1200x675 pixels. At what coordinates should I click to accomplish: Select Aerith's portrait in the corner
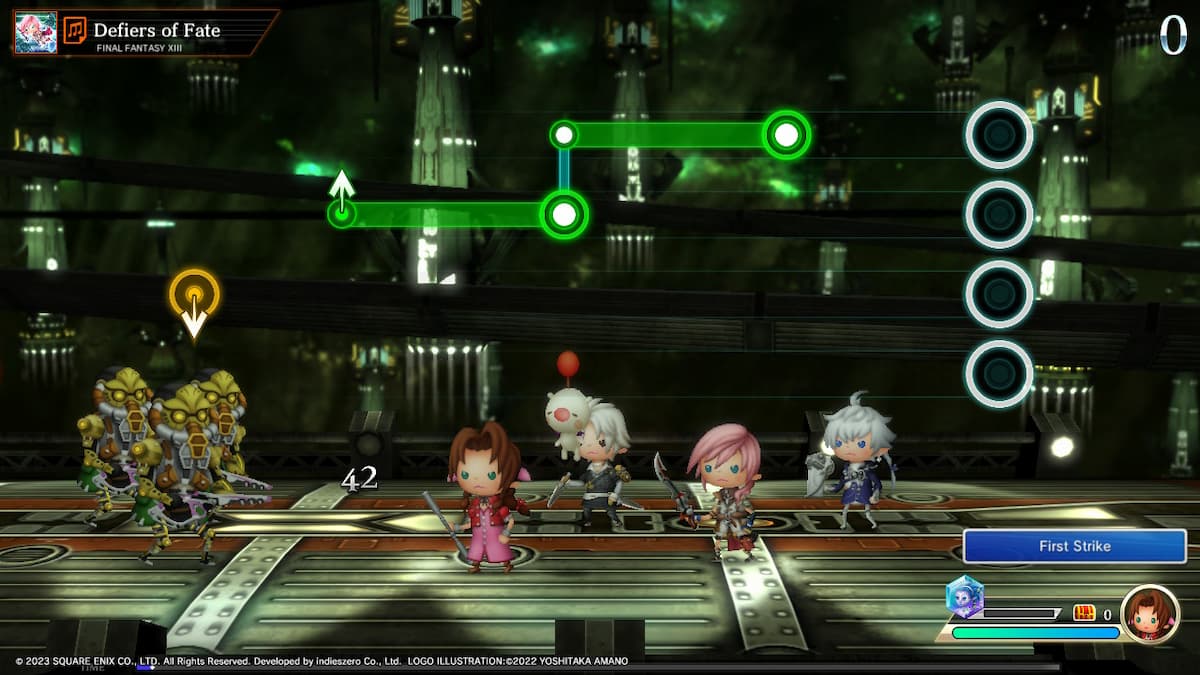(1149, 613)
